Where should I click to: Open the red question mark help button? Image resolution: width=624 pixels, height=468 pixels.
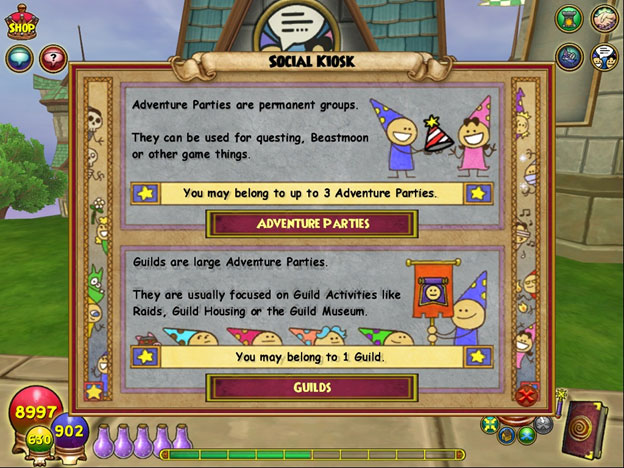click(x=52, y=58)
